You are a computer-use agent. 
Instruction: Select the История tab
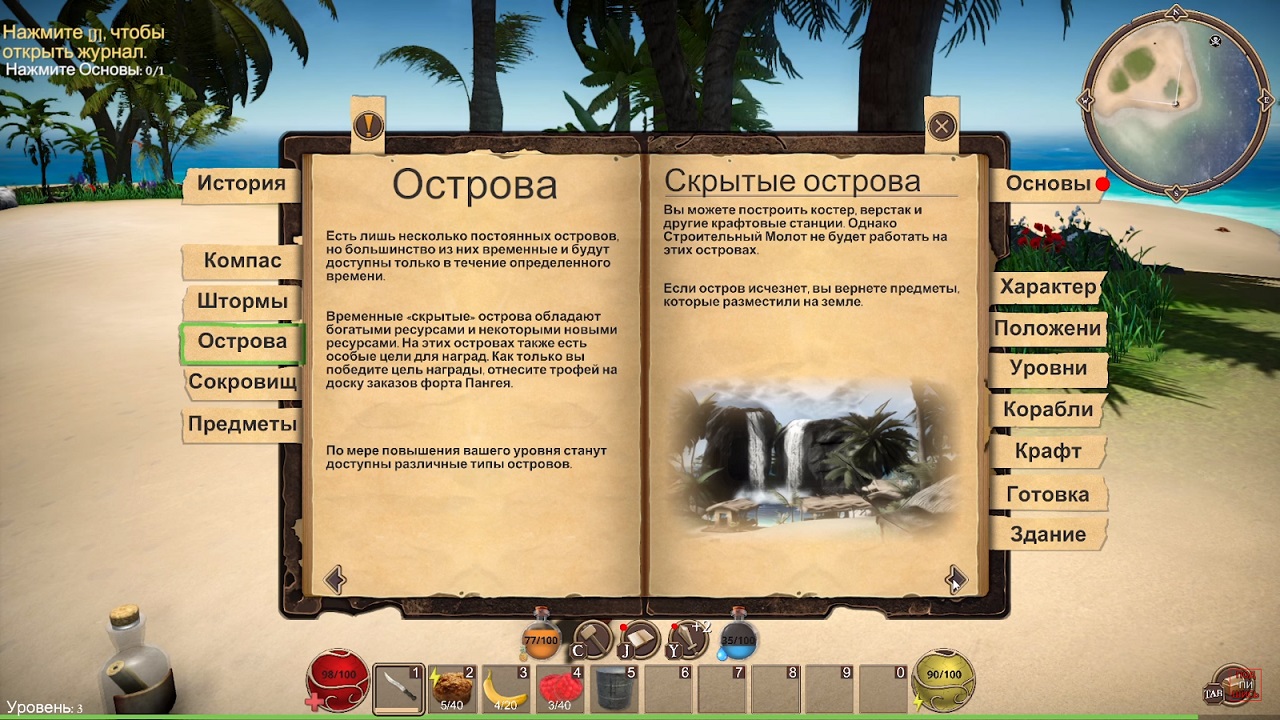pos(241,184)
